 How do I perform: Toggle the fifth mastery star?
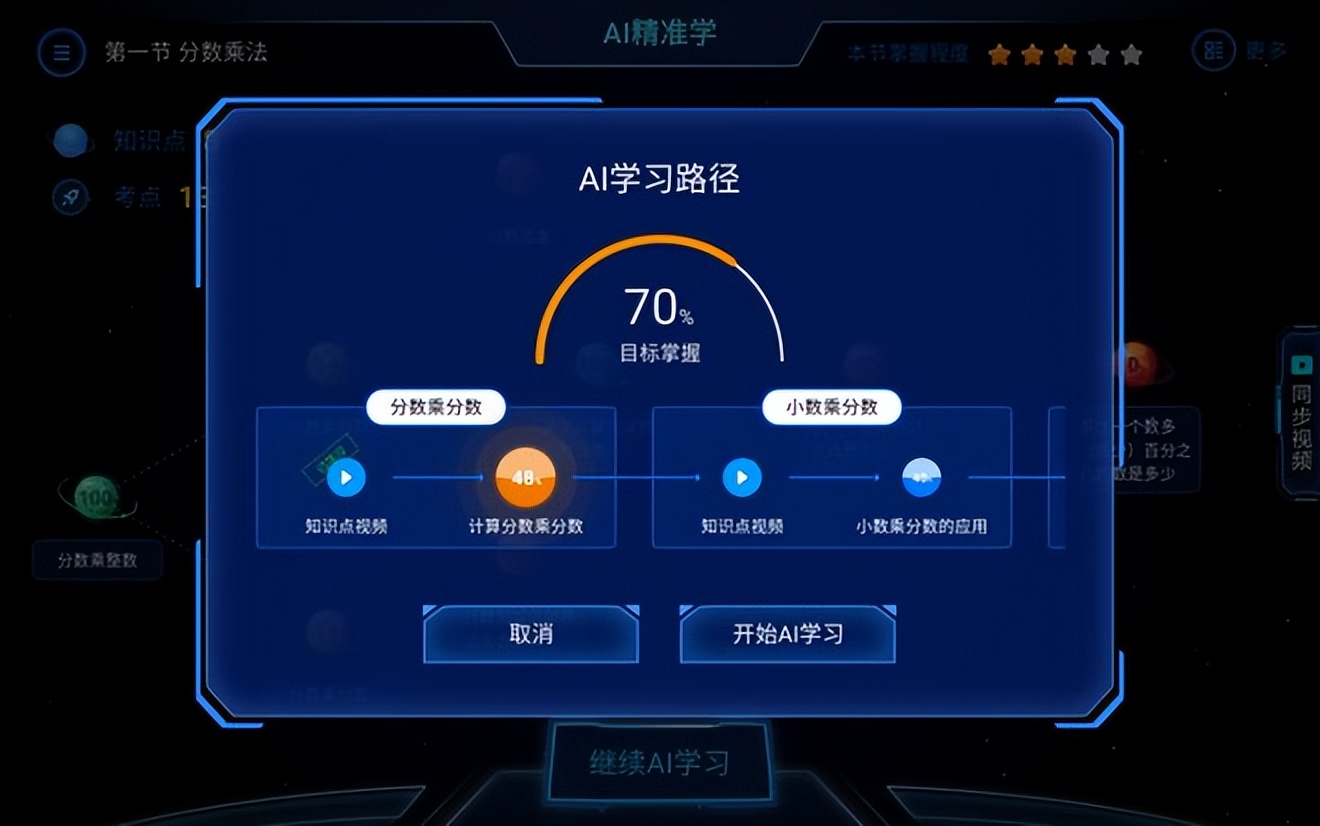click(1133, 55)
